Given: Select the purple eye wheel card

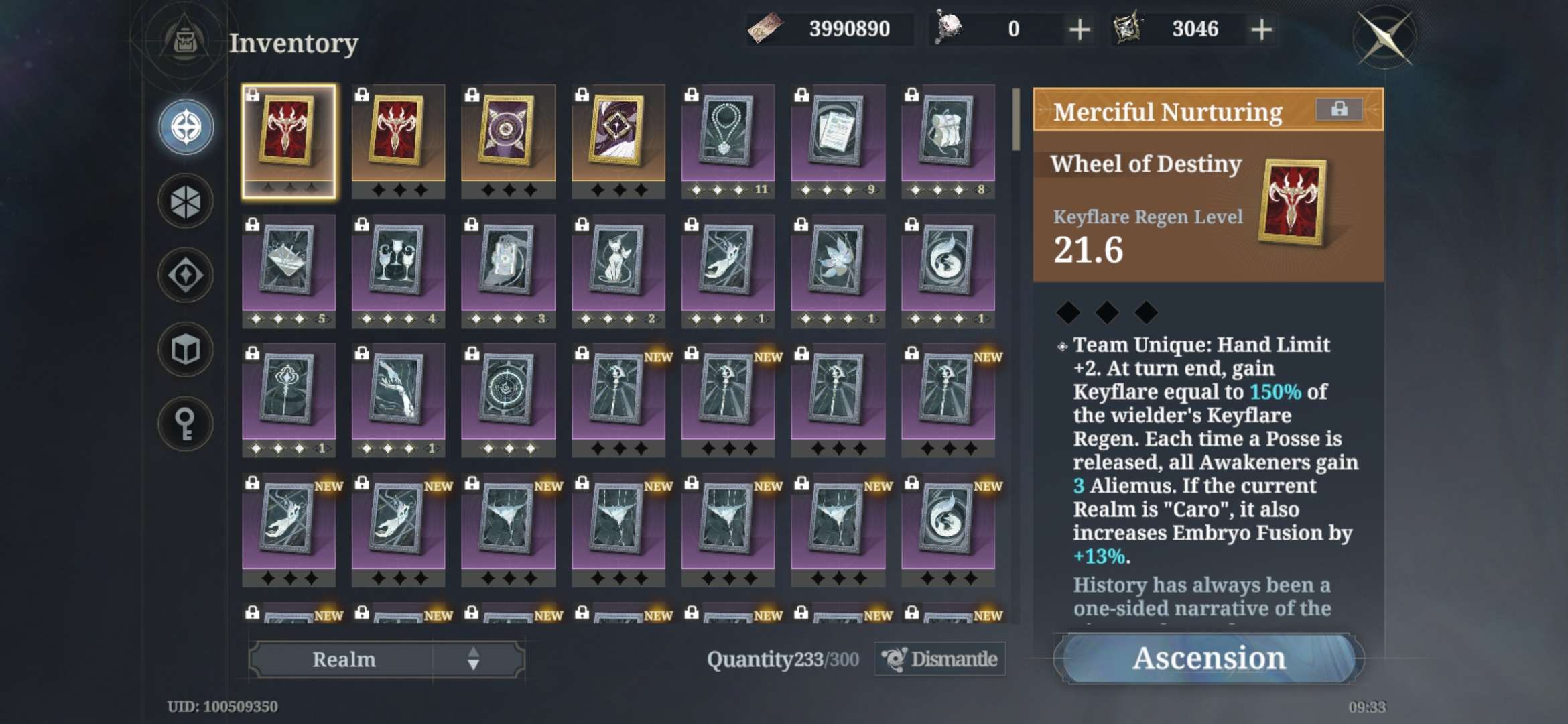Looking at the screenshot, I should 508,133.
